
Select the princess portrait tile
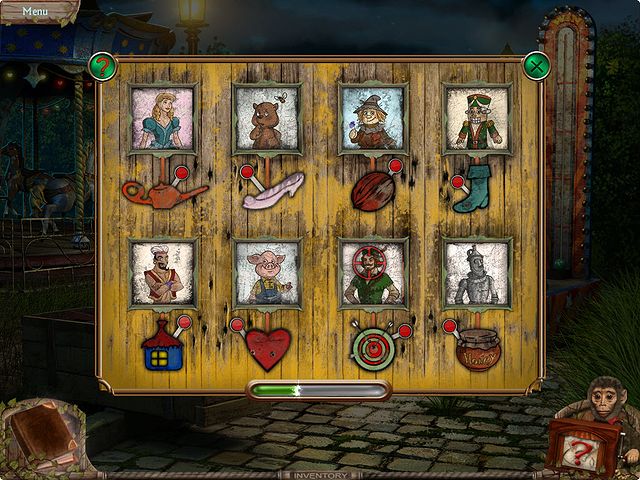(x=163, y=119)
